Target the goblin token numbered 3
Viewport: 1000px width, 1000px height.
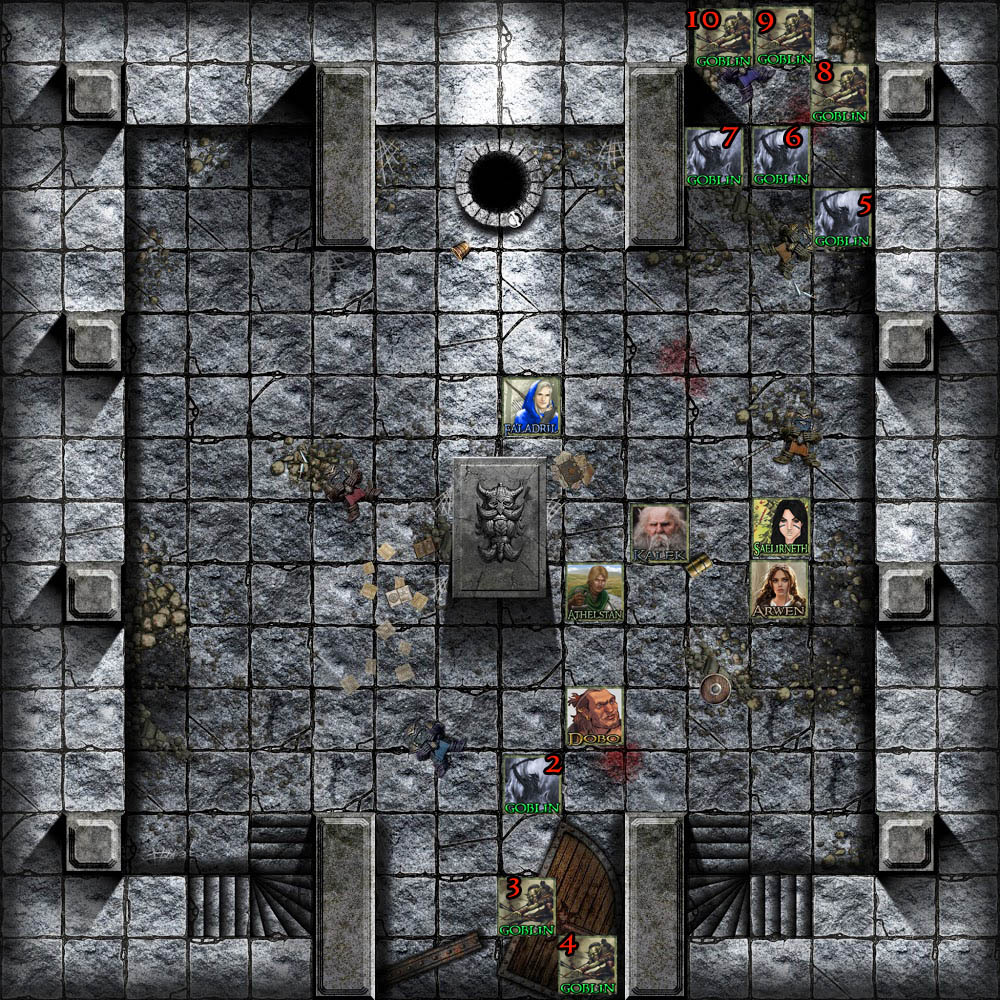point(527,907)
